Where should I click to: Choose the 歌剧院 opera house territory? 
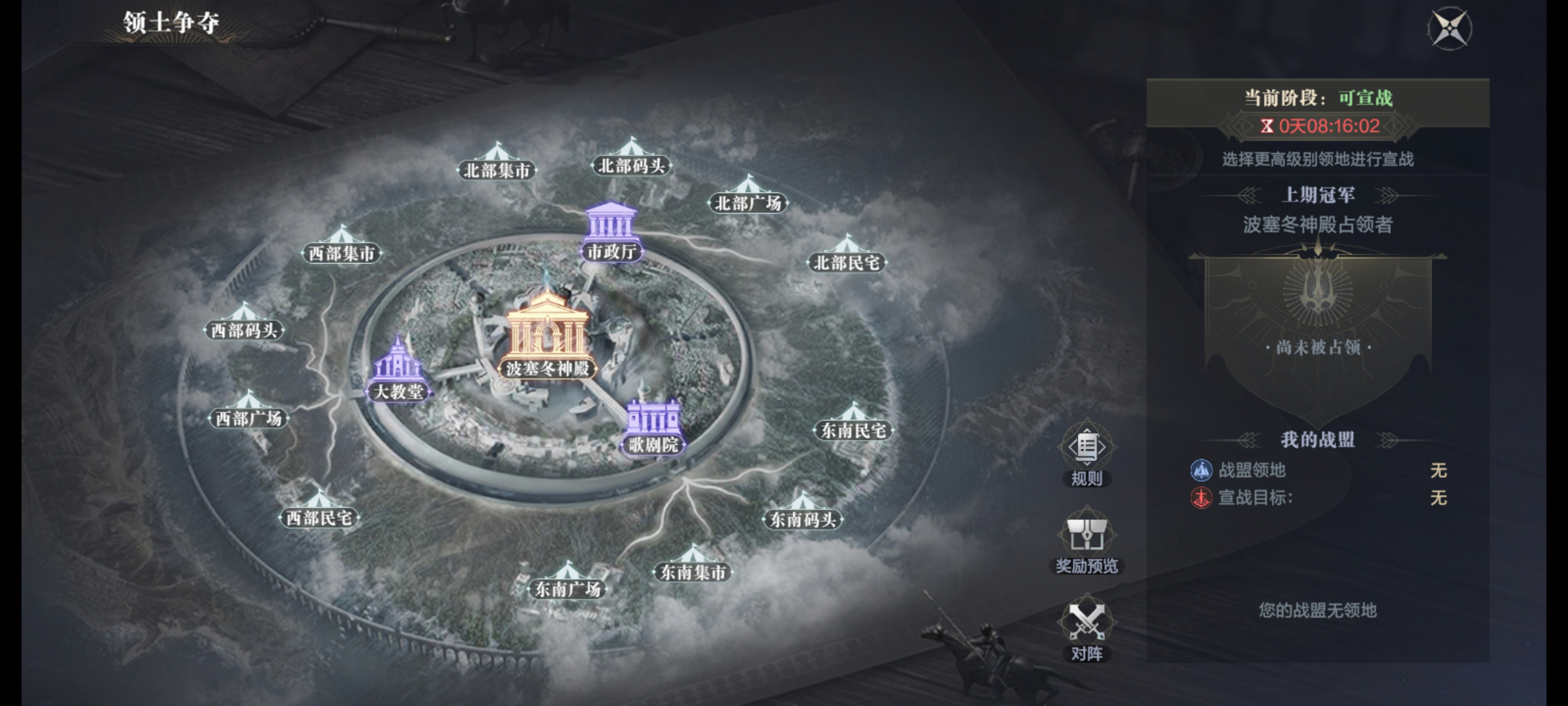pyautogui.click(x=653, y=425)
